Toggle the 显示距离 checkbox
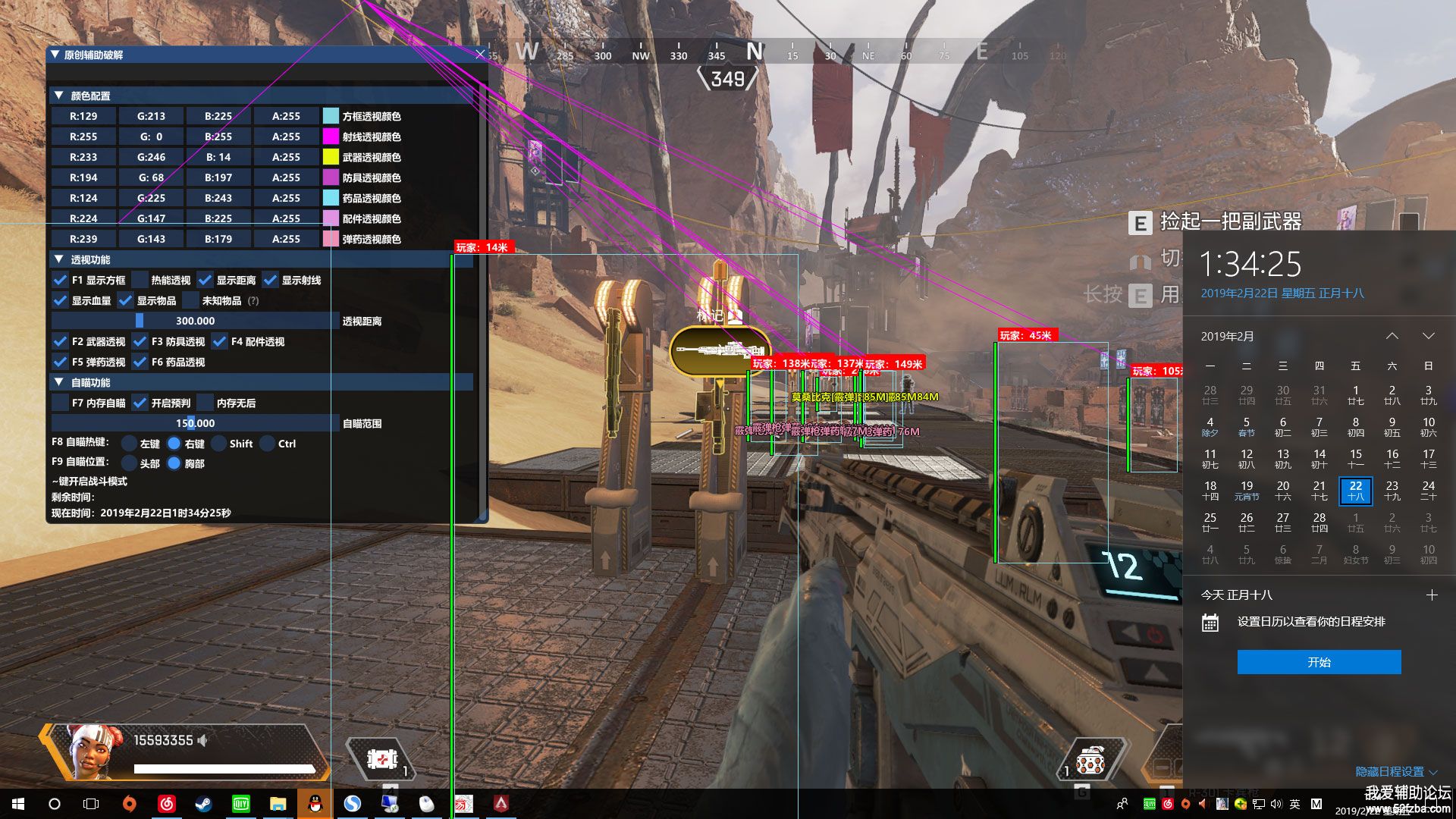 [x=205, y=280]
